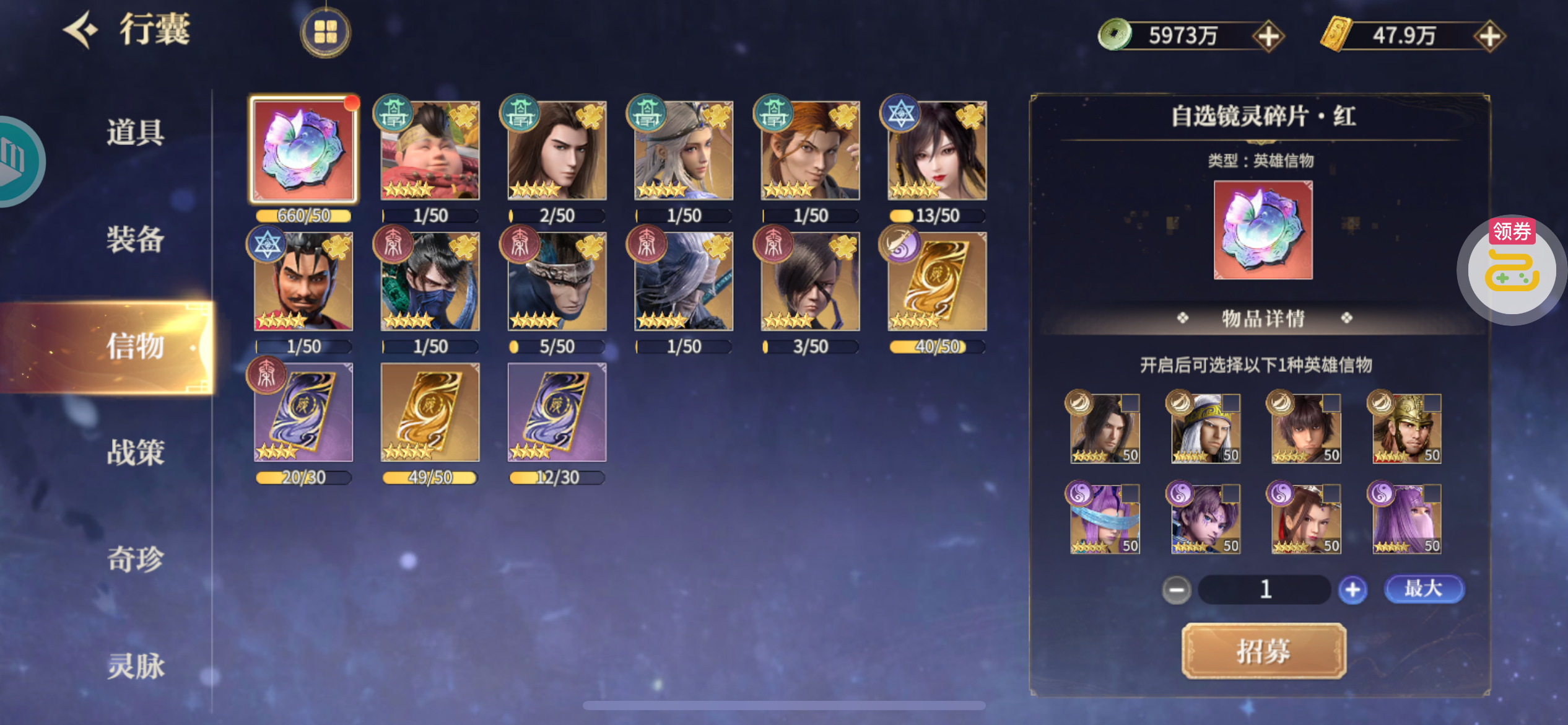Set quantity to maximum with 最大
The image size is (1568, 725).
coord(1424,589)
